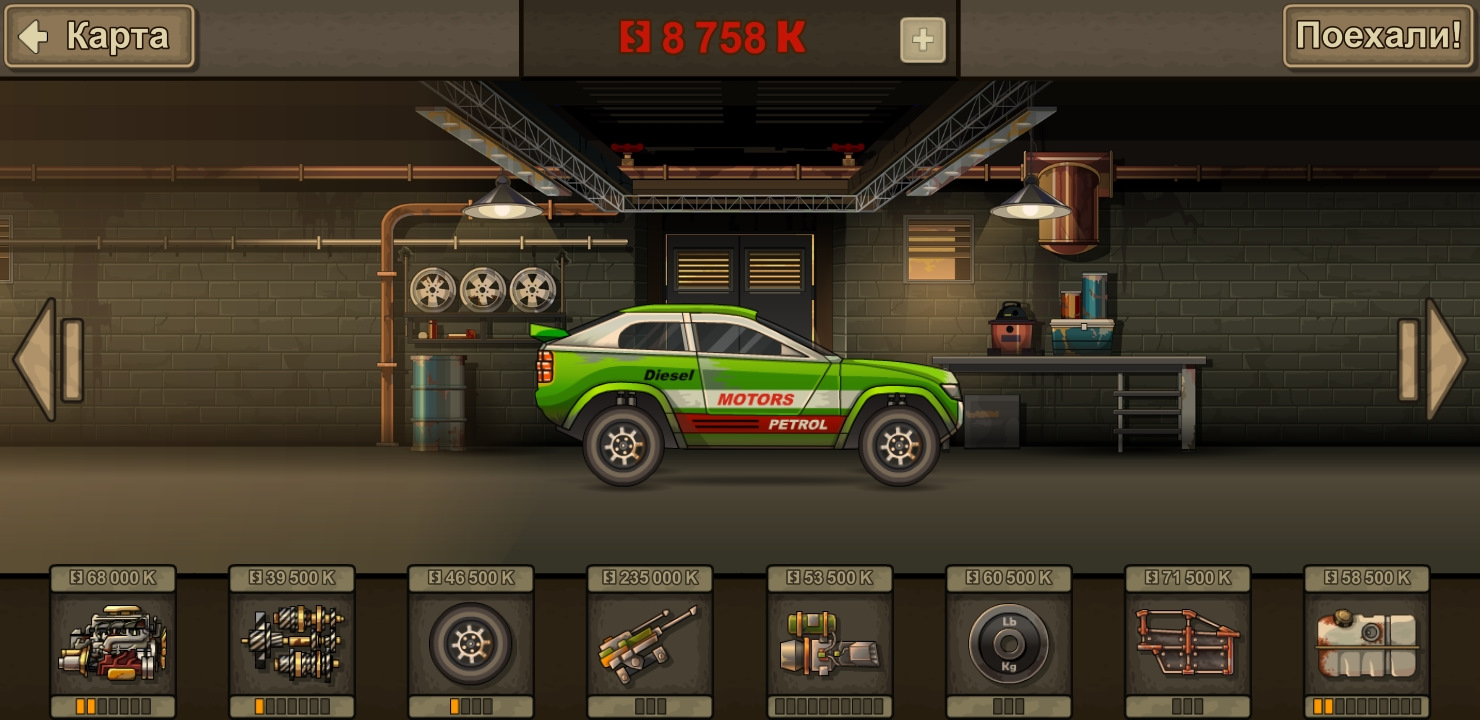
Task: Upgrade the roll cage frame for 71 500 K
Action: pos(1188,642)
